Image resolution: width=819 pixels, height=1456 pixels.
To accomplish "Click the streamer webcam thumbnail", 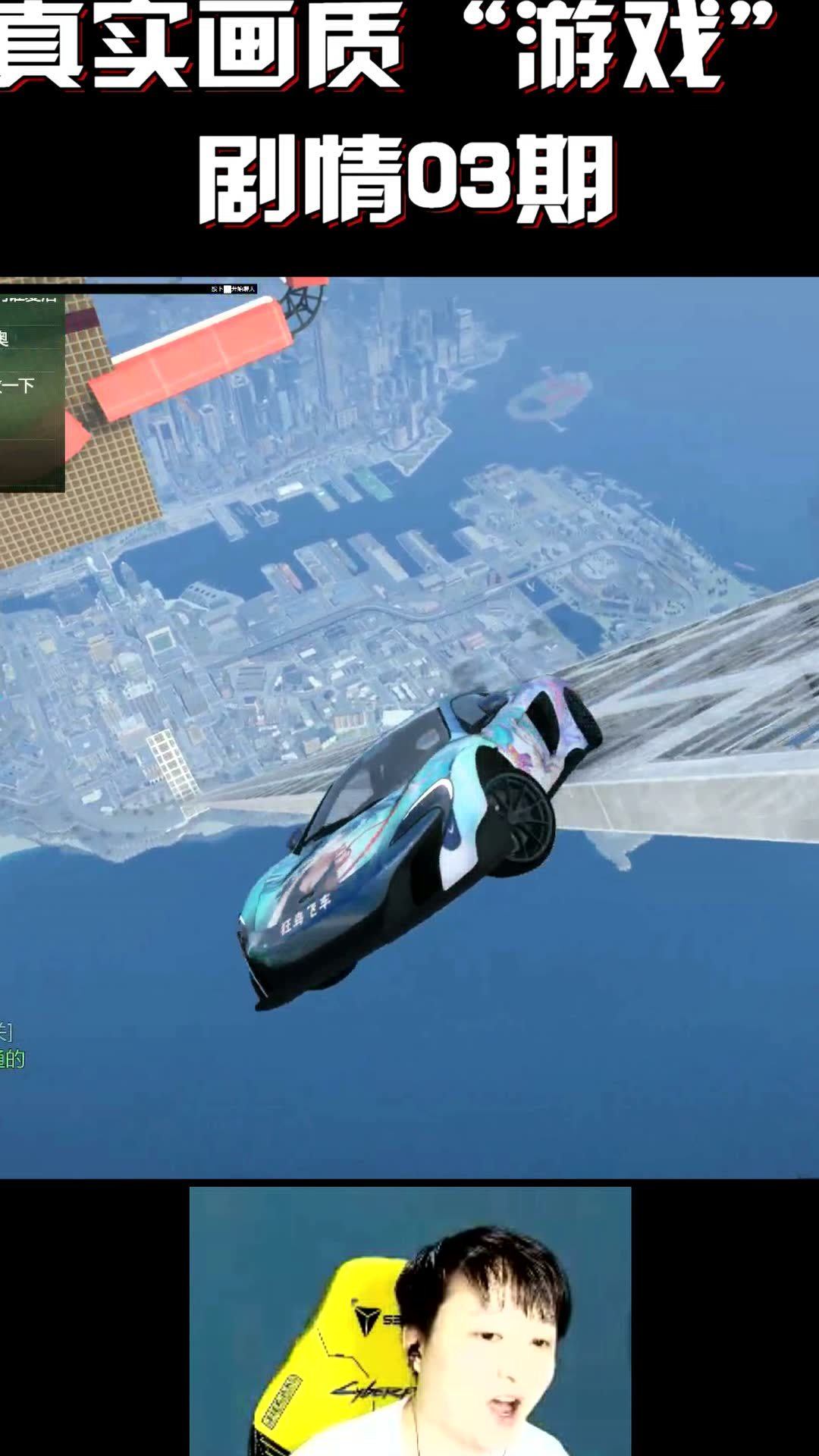I will point(409,1320).
